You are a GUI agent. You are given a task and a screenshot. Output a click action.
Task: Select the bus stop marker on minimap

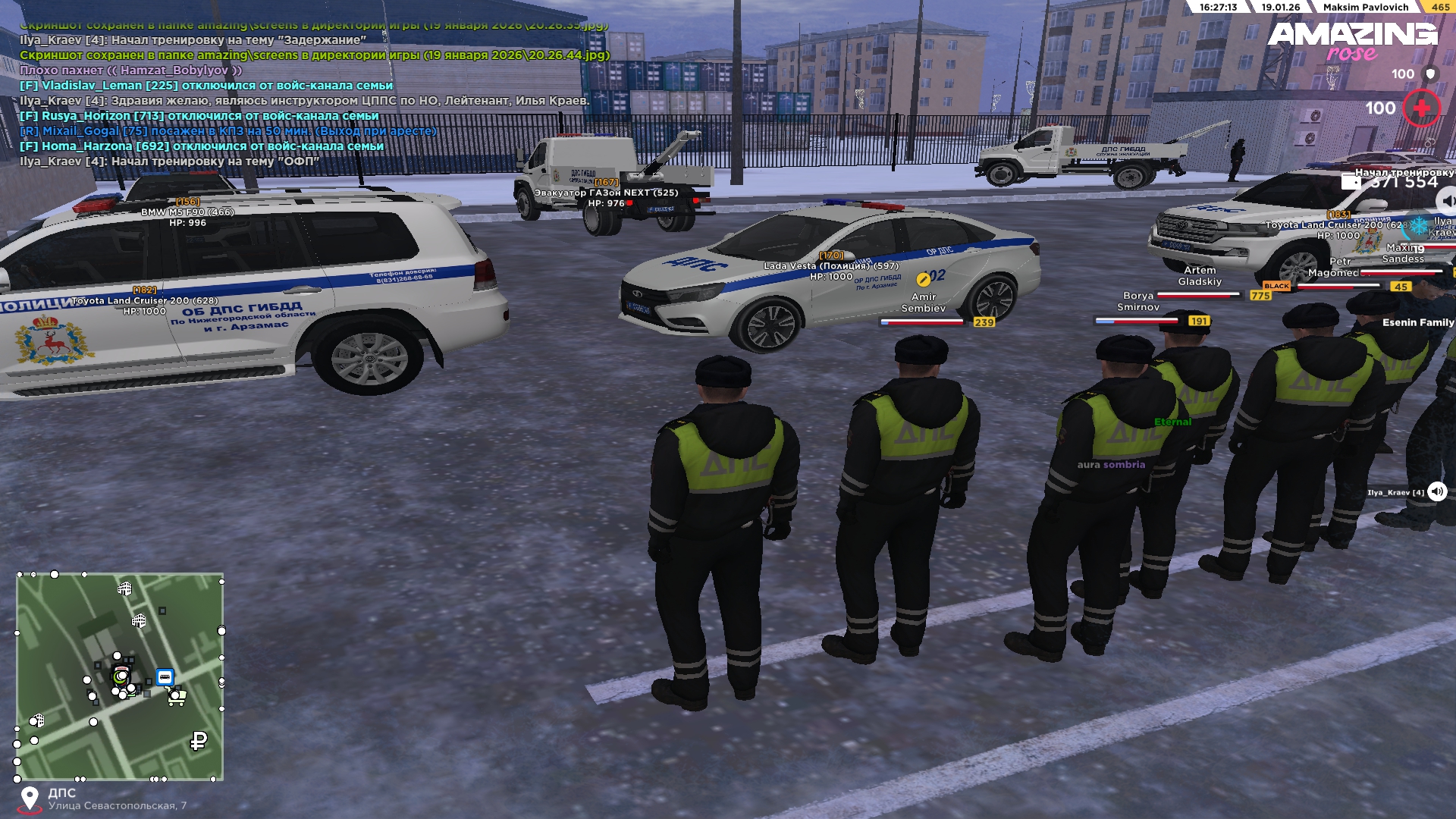(x=165, y=677)
